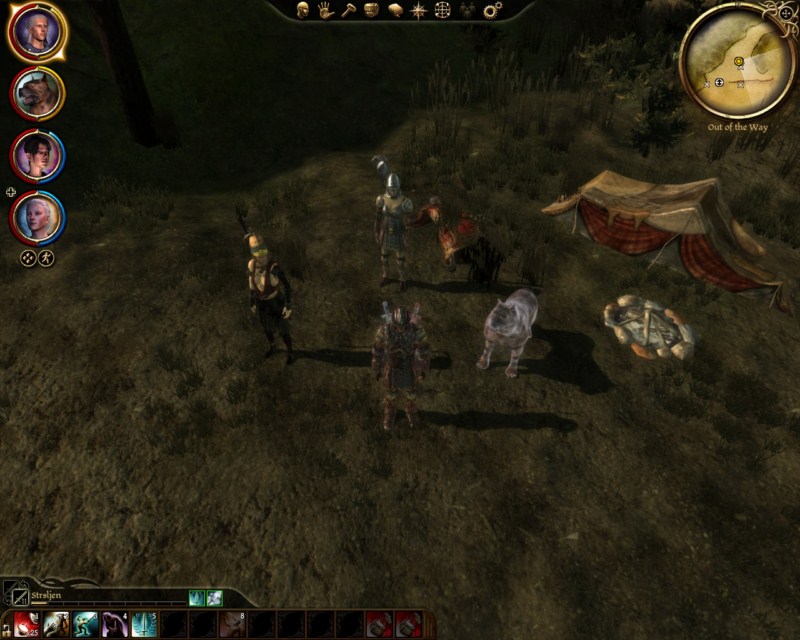Click the select-all-party four-dot button

pos(29,257)
